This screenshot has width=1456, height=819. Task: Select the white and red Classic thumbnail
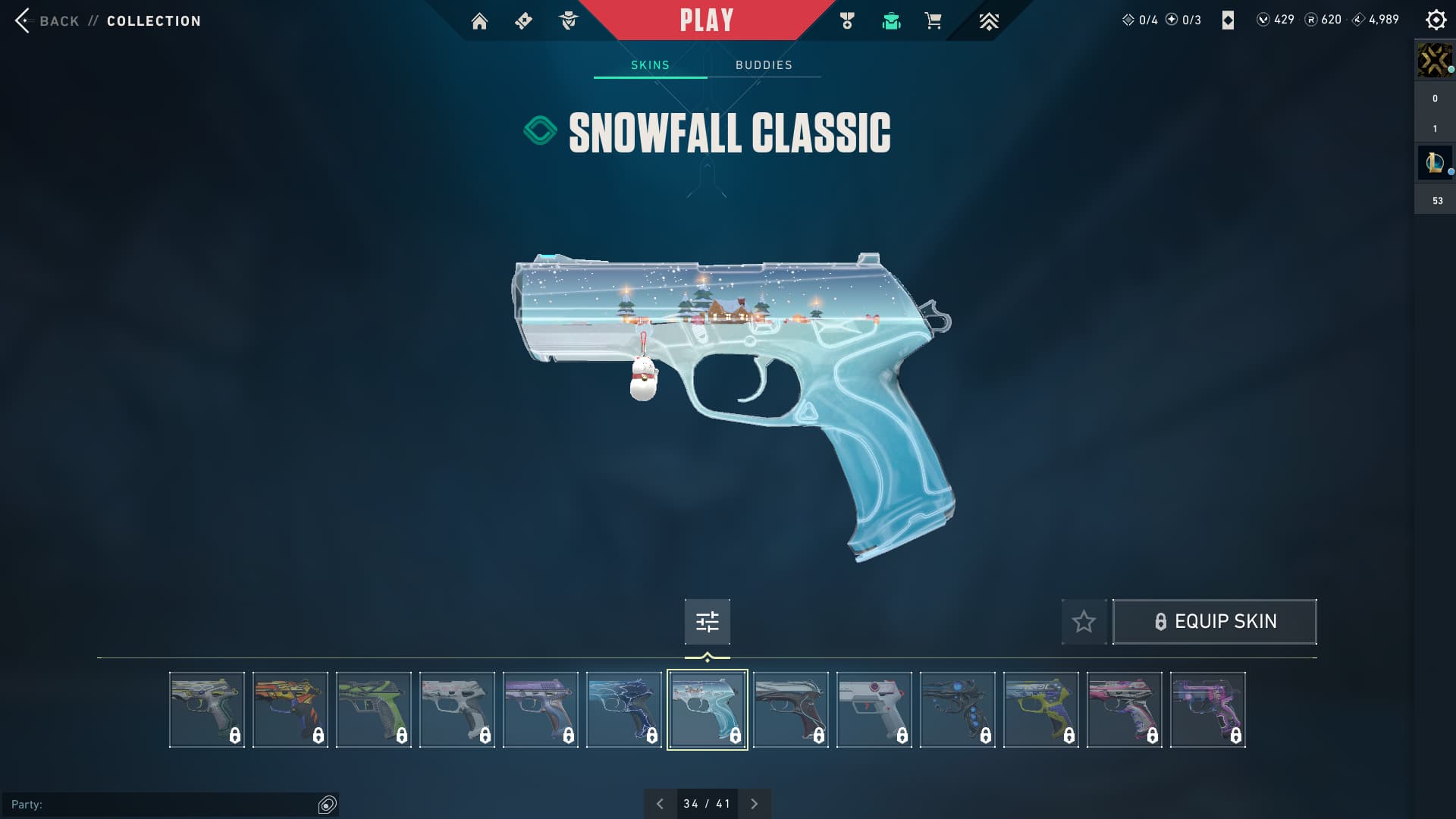[x=874, y=710]
